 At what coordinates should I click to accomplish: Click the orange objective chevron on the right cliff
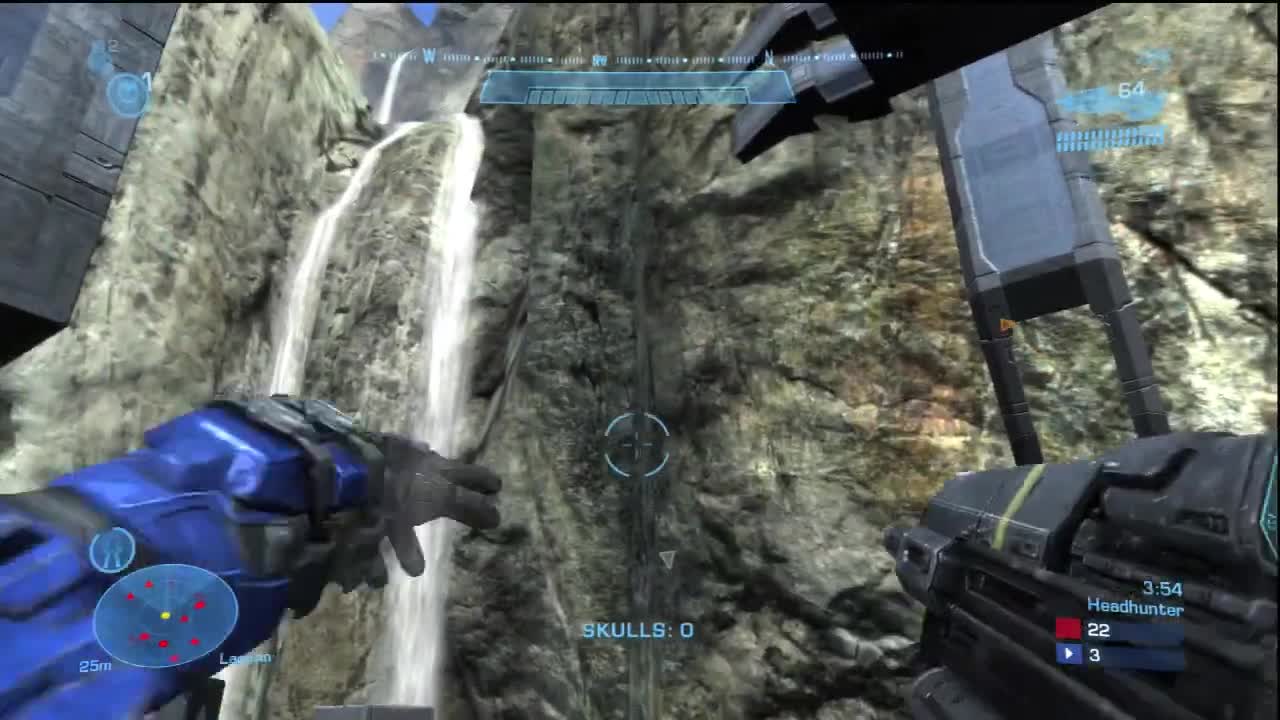1005,324
